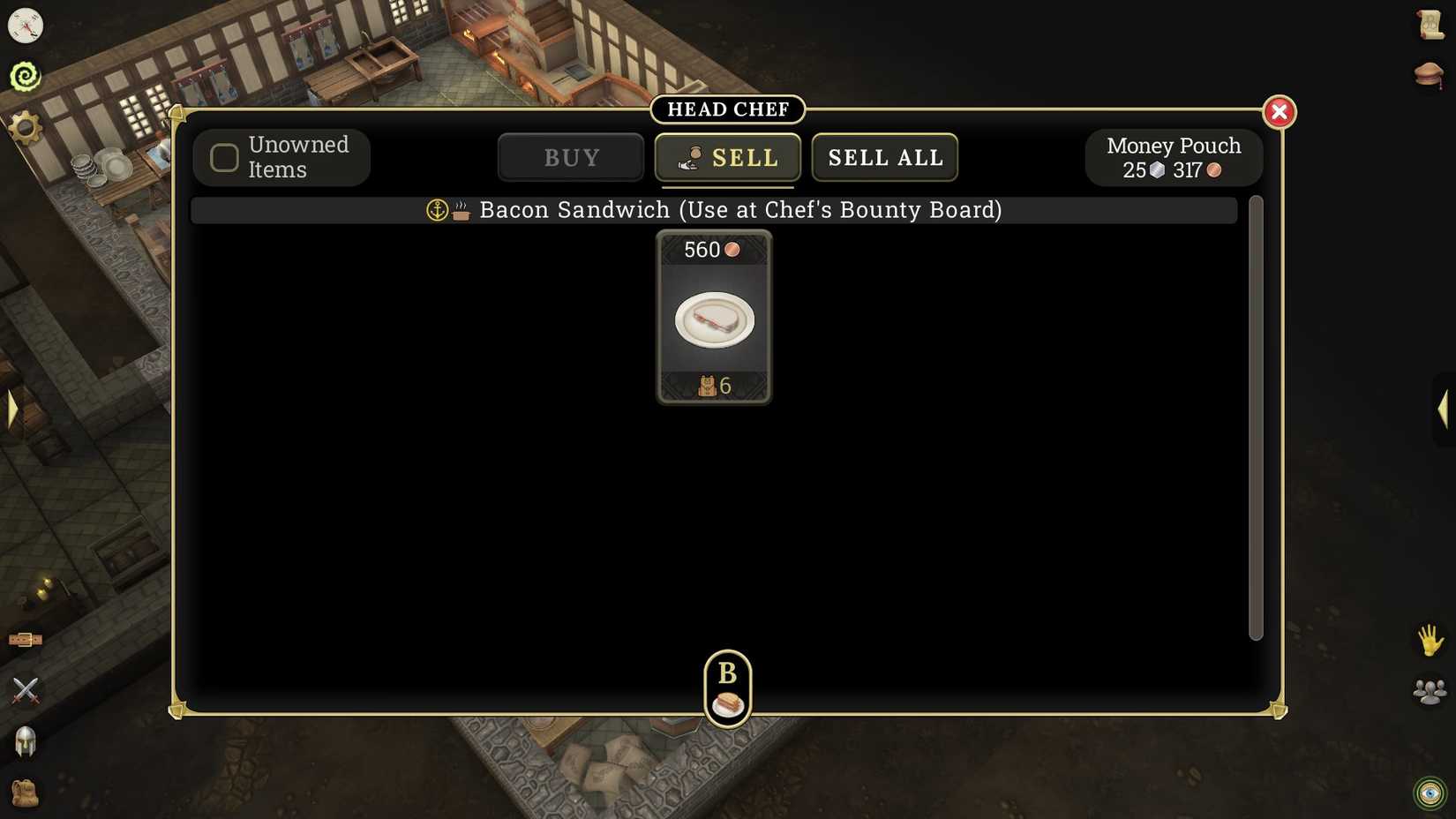Select the Bacon Sandwich item card
The width and height of the screenshot is (1456, 819).
(x=713, y=318)
